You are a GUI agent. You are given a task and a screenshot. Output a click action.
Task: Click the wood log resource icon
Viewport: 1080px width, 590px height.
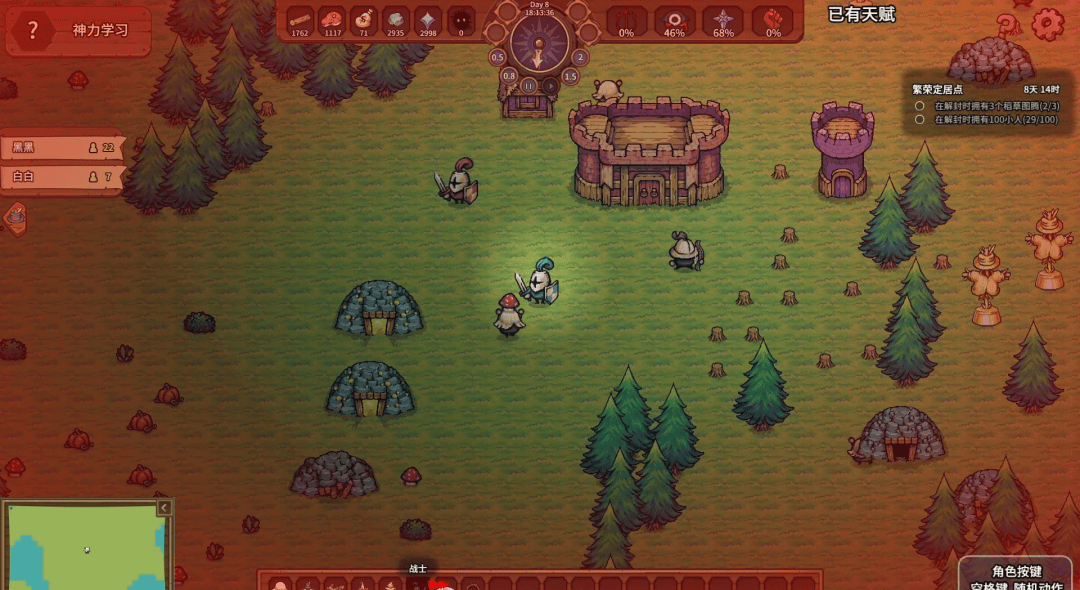tap(300, 19)
